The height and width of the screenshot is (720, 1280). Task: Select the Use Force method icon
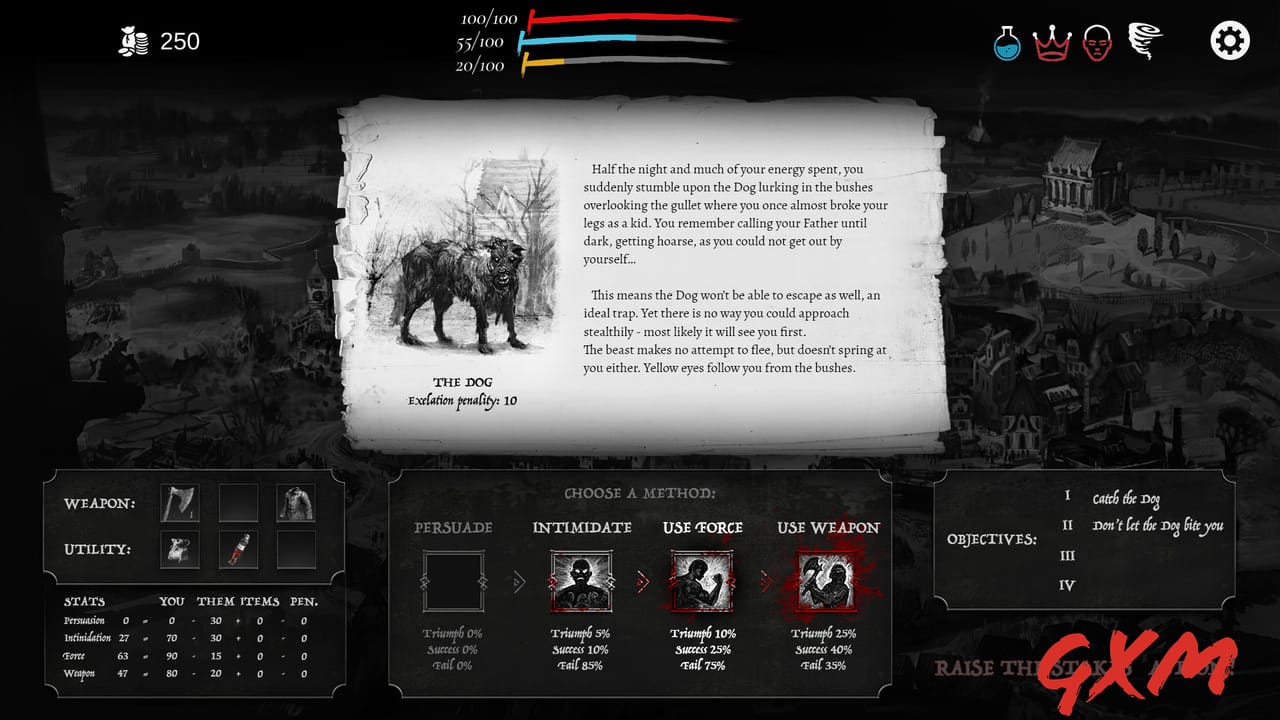click(700, 580)
